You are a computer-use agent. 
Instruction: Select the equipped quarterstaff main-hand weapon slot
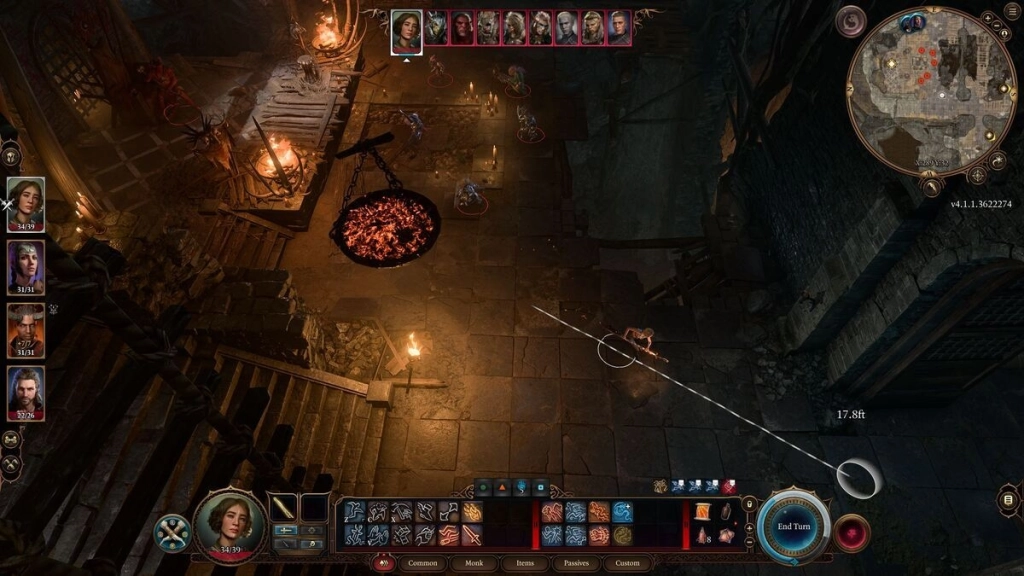coord(283,508)
